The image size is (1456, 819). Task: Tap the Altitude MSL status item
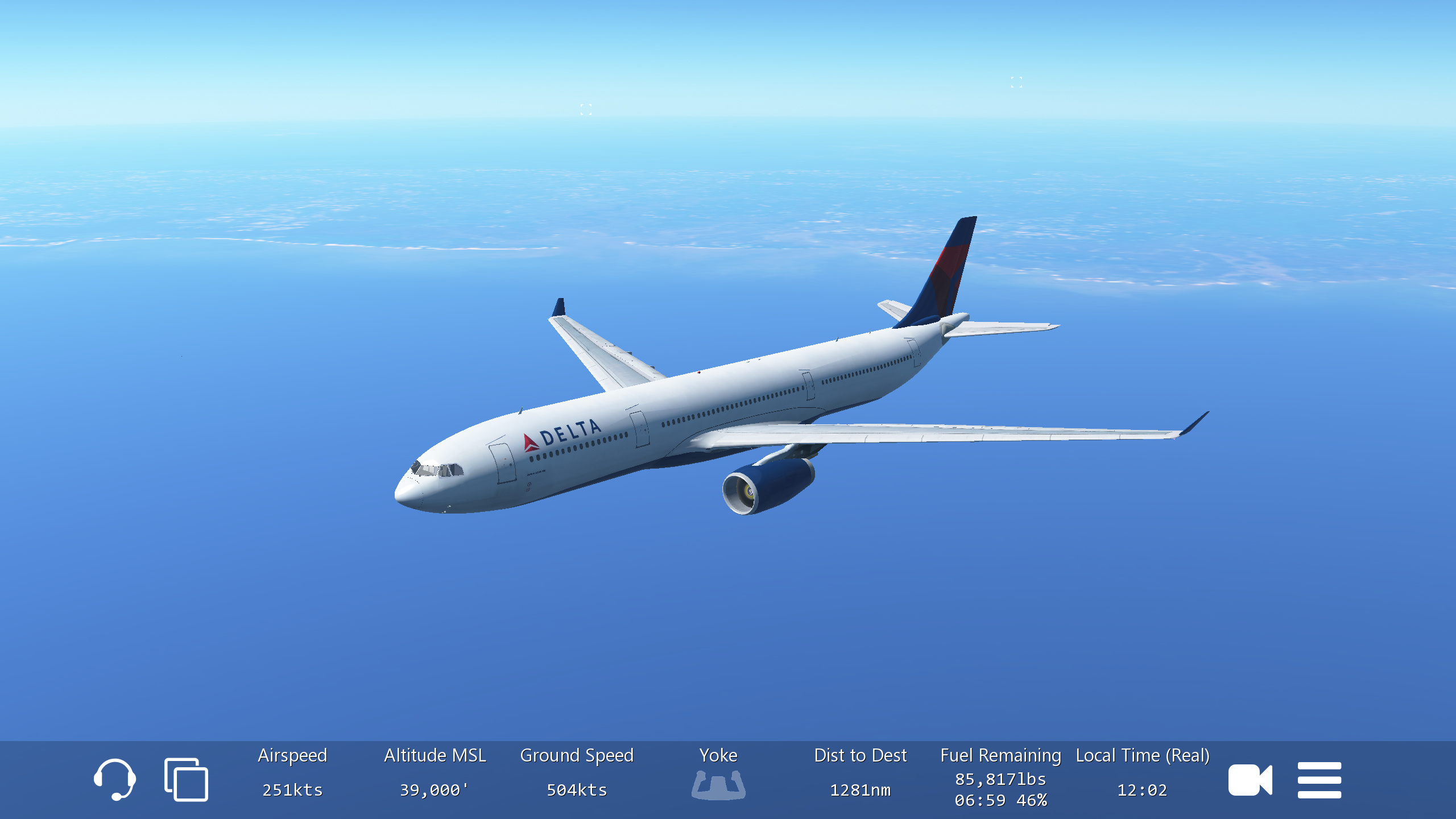click(x=435, y=773)
